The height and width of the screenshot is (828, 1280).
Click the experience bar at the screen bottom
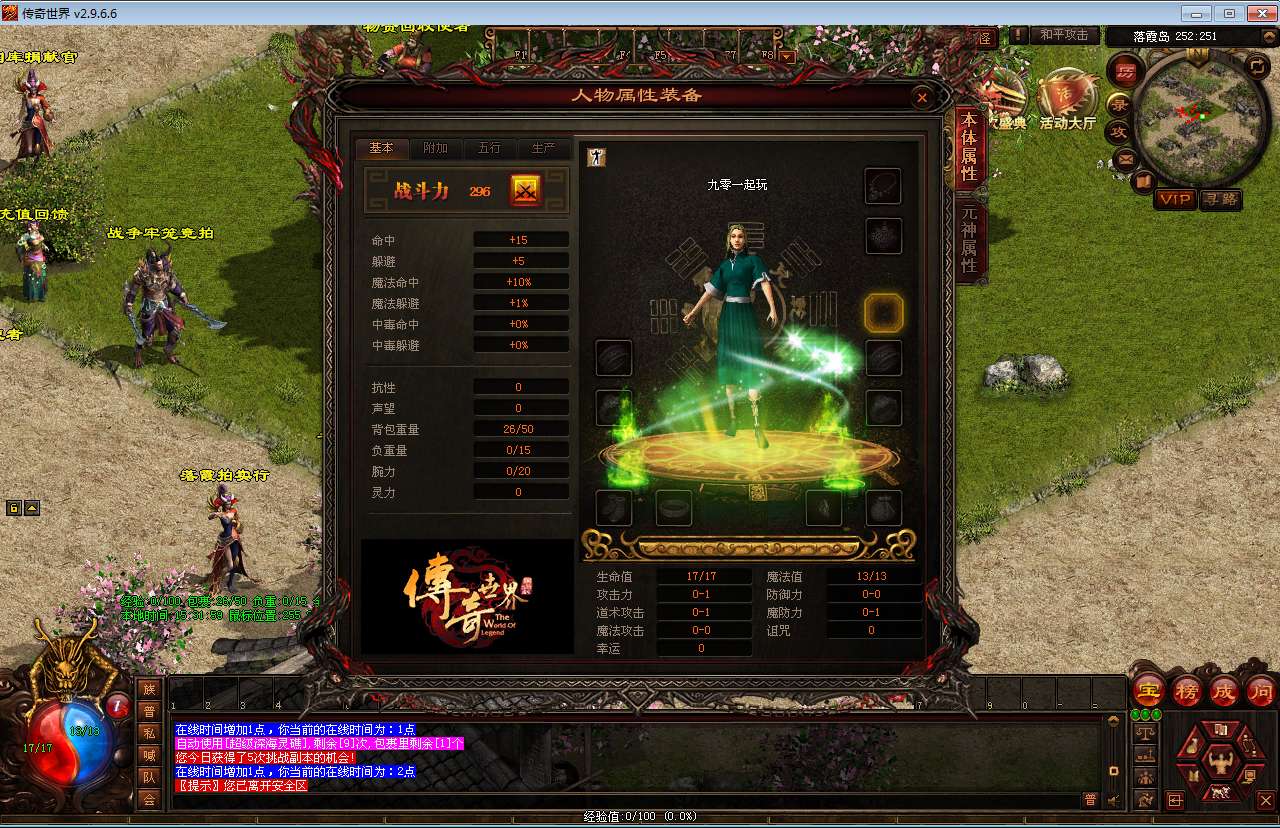point(640,816)
